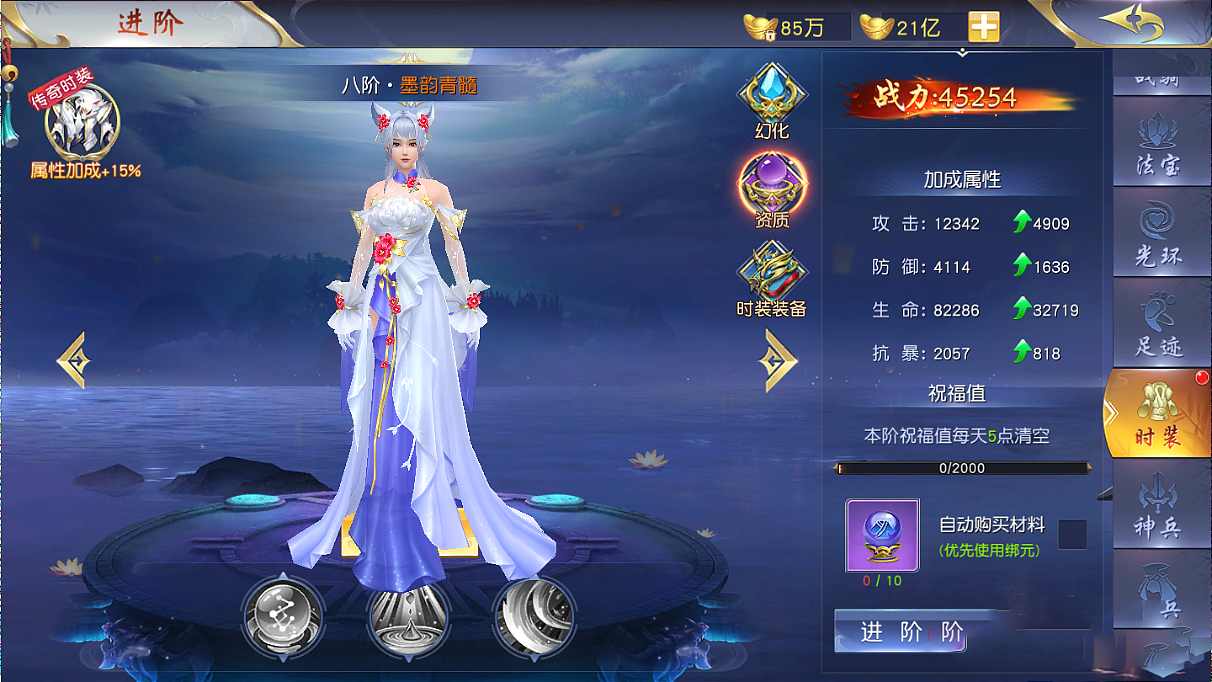1212x682 pixels.
Task: Select the purple orb upgrade material slot
Action: click(x=882, y=535)
